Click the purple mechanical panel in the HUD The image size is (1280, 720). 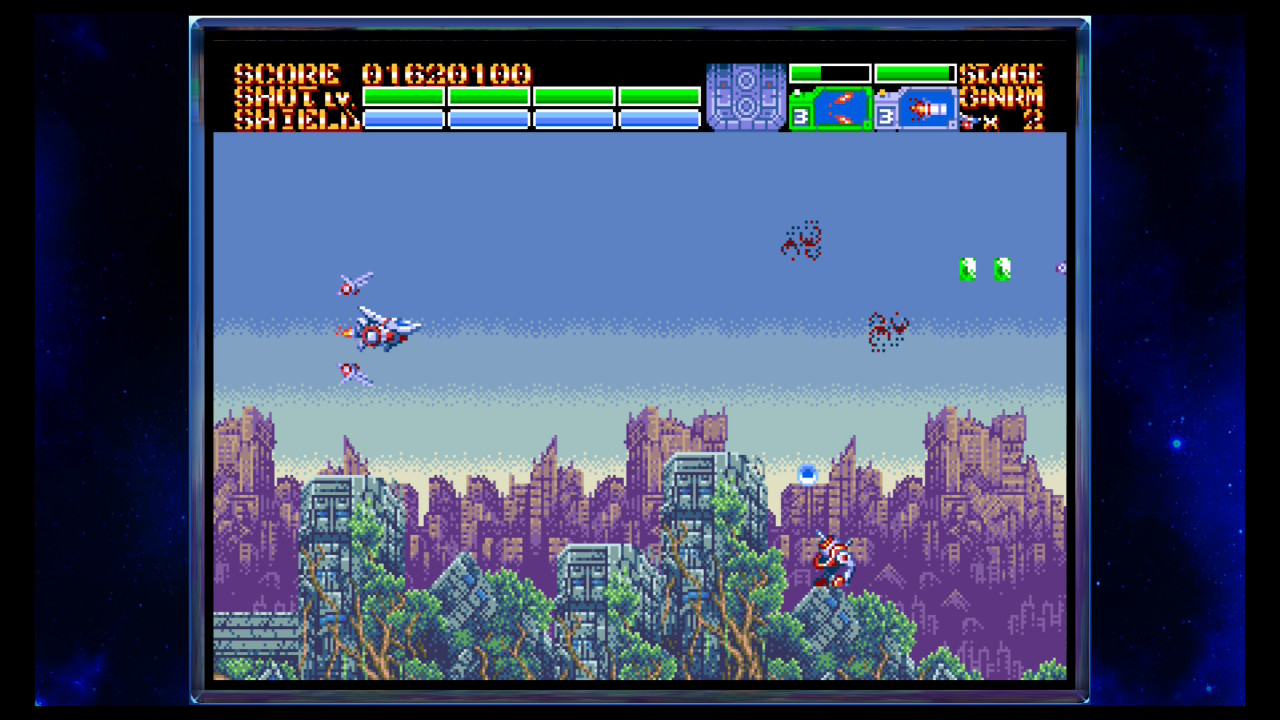746,97
